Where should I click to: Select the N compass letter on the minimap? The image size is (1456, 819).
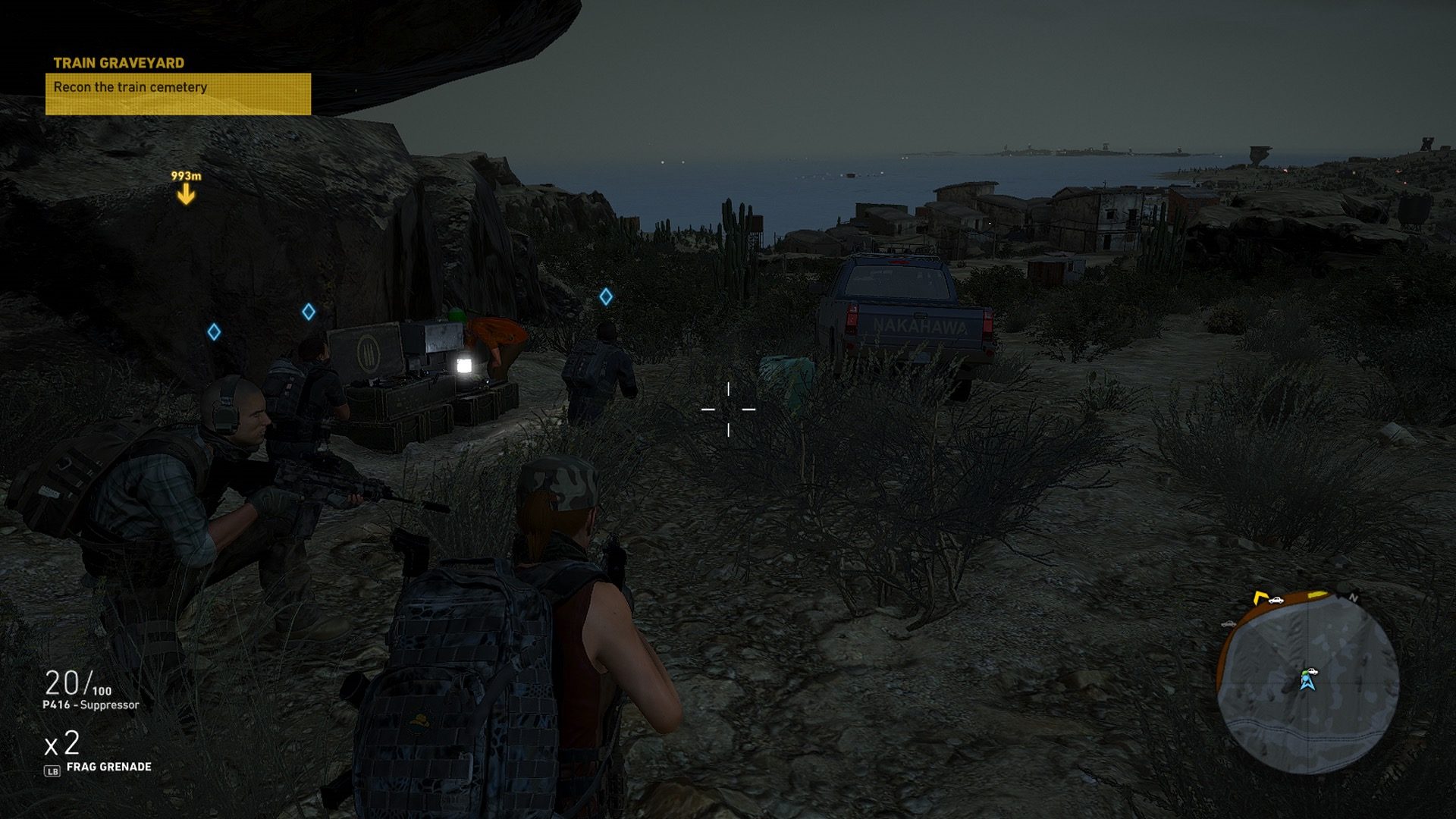(1354, 598)
